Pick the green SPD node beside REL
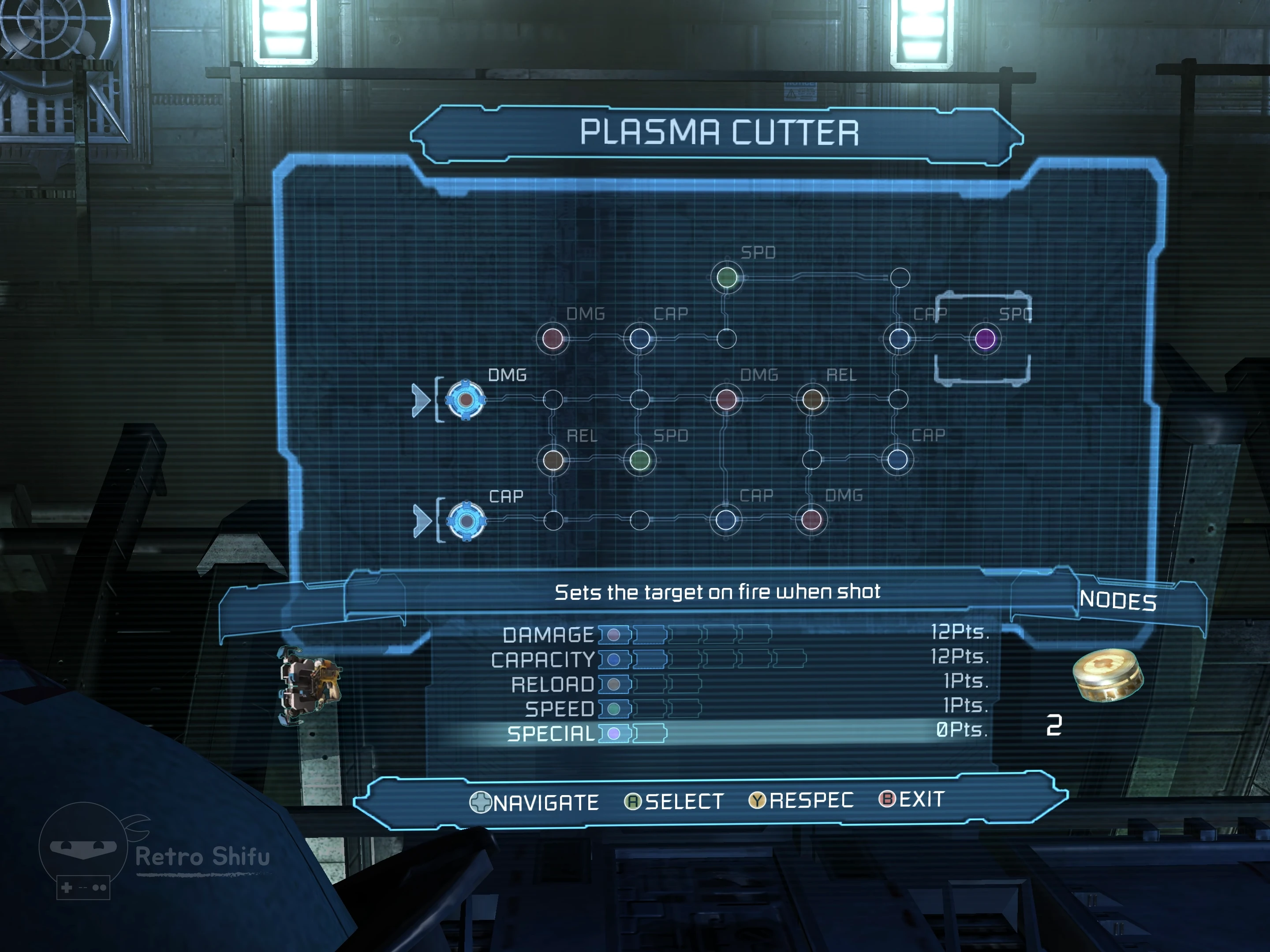Viewport: 1270px width, 952px height. pos(639,460)
